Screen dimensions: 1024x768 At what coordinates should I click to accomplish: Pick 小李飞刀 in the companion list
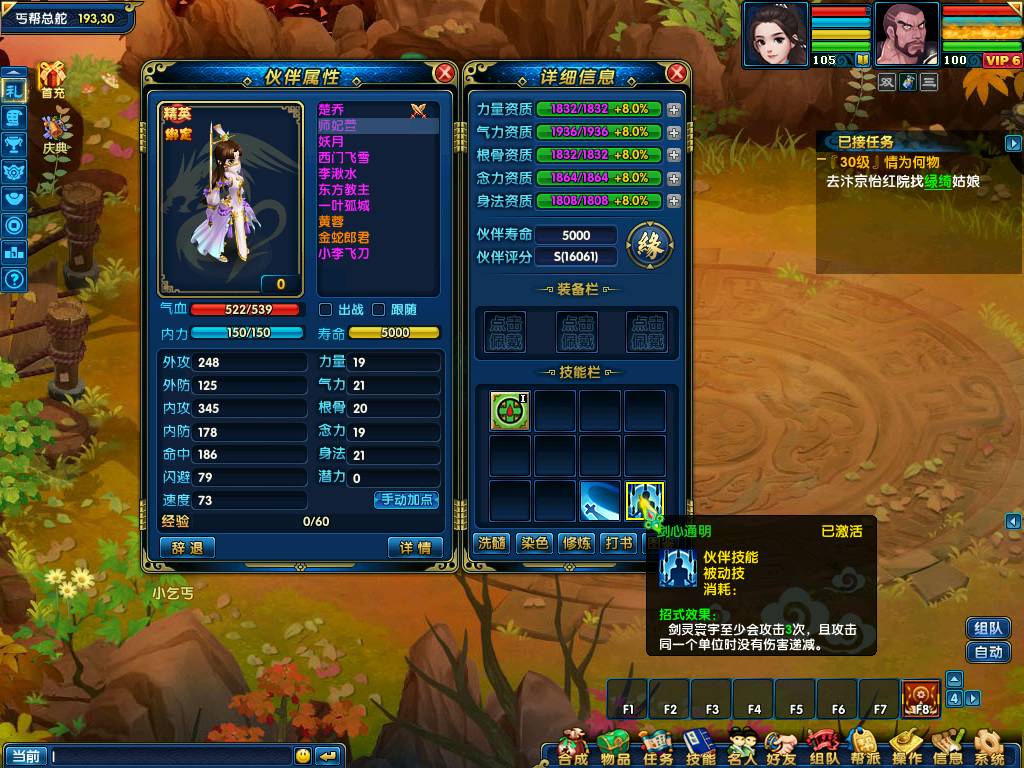[x=344, y=253]
